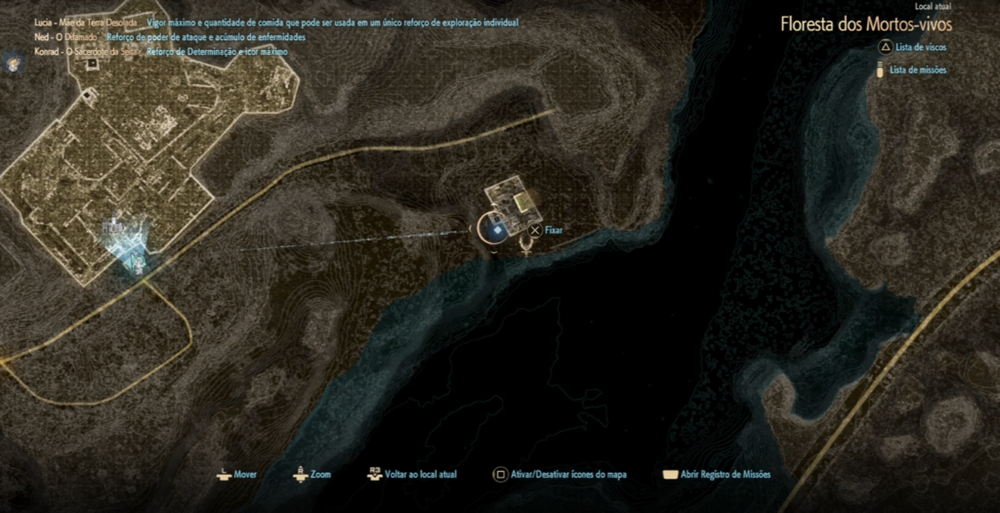The width and height of the screenshot is (1000, 513).
Task: Click the small round icon at left edge
Action: tap(13, 63)
